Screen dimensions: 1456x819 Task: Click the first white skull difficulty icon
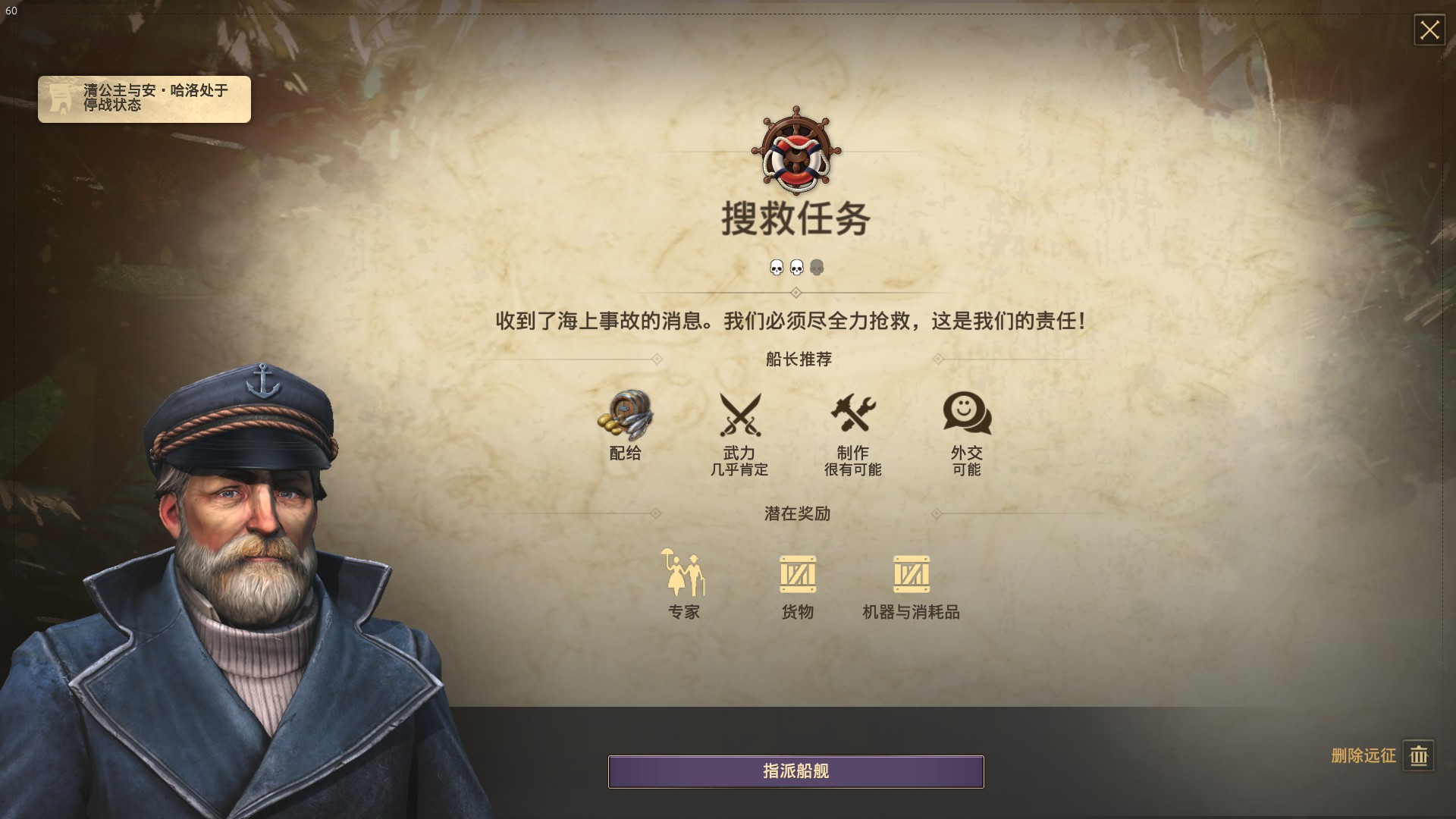point(777,267)
